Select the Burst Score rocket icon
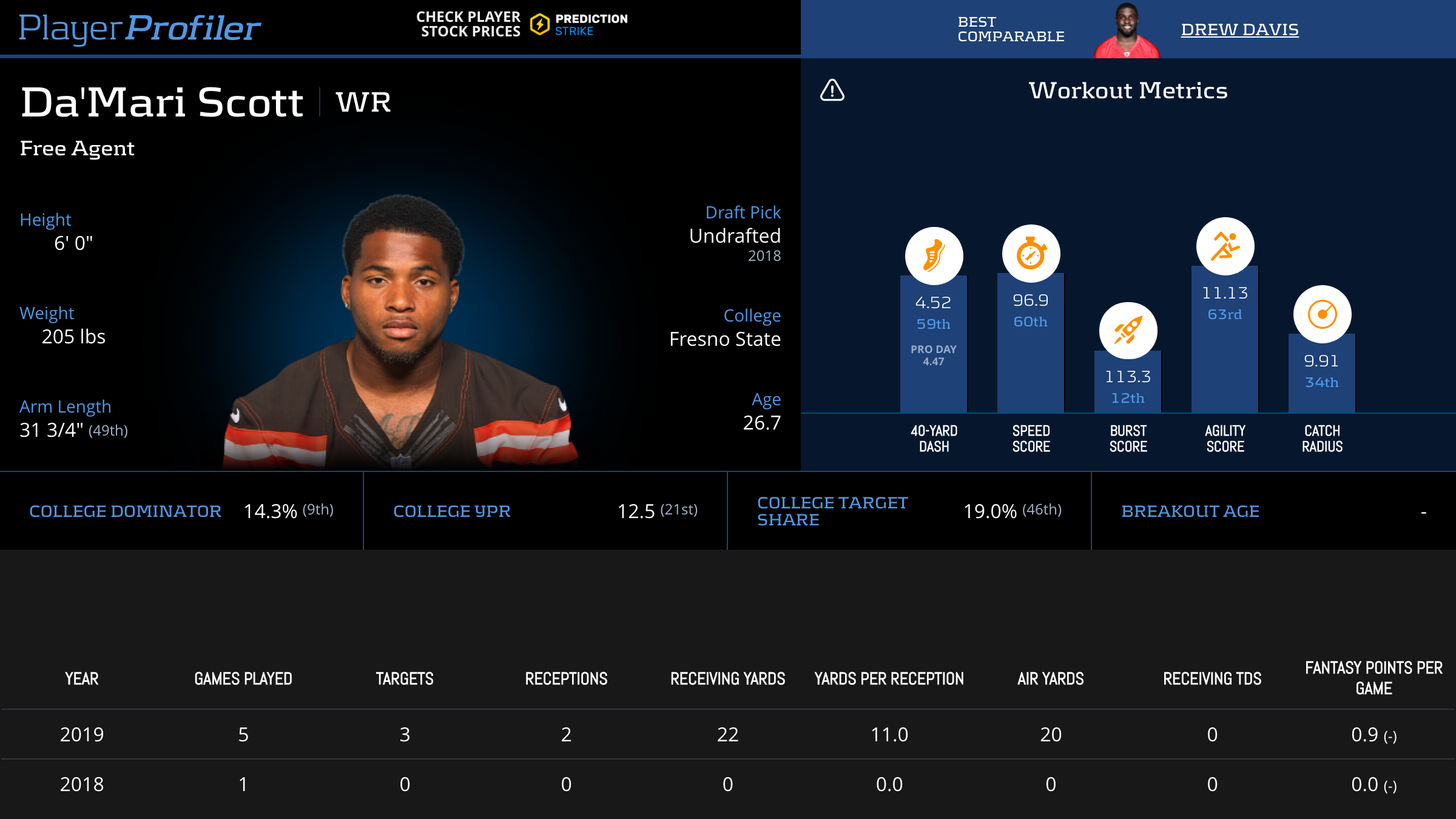This screenshot has width=1456, height=819. 1128,331
